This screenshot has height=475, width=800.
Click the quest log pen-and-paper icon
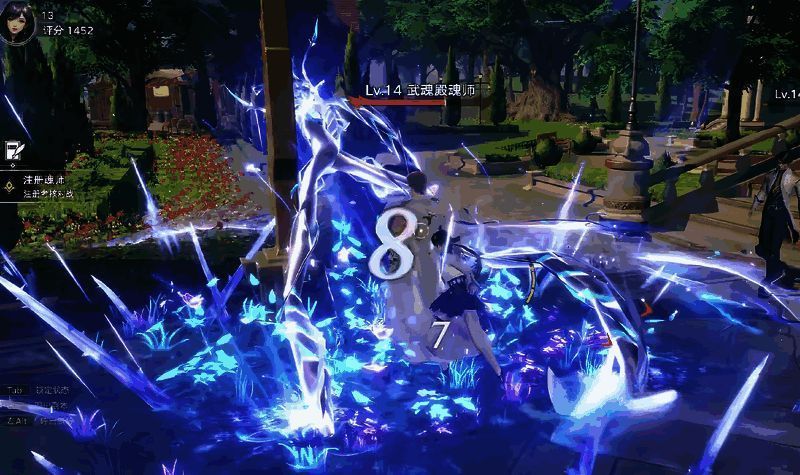click(x=14, y=150)
